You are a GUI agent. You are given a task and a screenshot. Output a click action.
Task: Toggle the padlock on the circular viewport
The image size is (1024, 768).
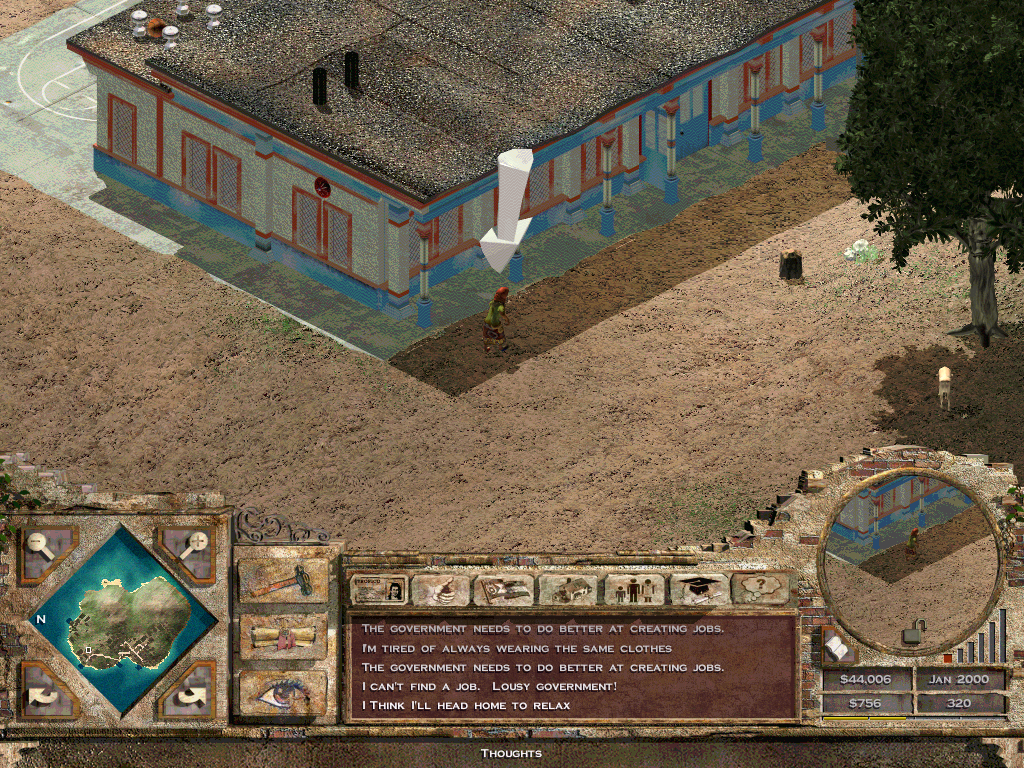point(912,633)
